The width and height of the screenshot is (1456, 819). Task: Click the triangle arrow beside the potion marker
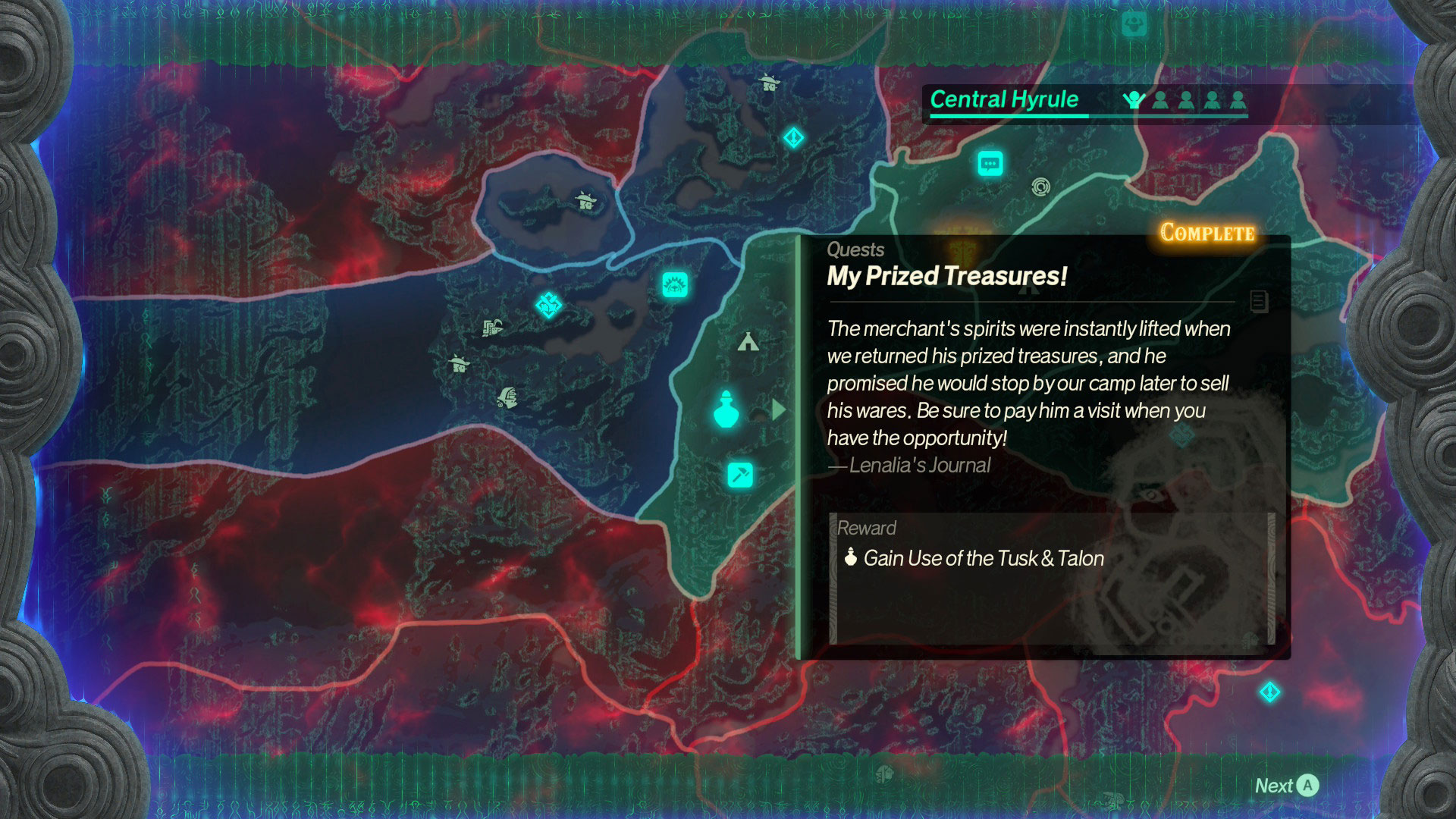click(x=778, y=410)
